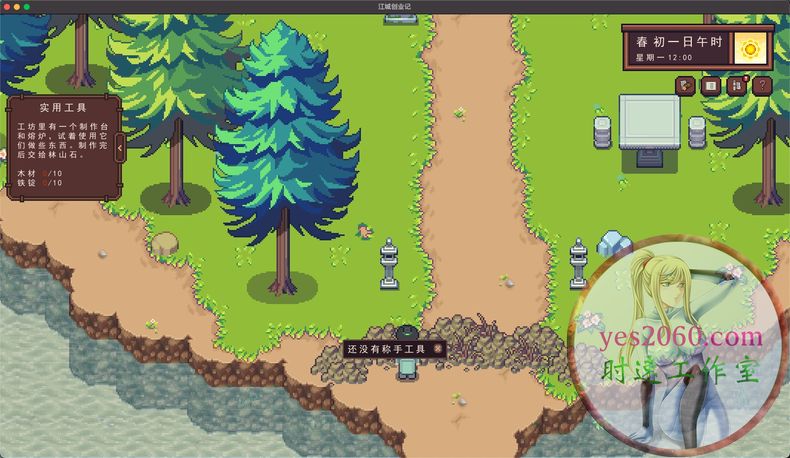This screenshot has height=458, width=790.
Task: Open the journal book icon
Action: pyautogui.click(x=710, y=86)
